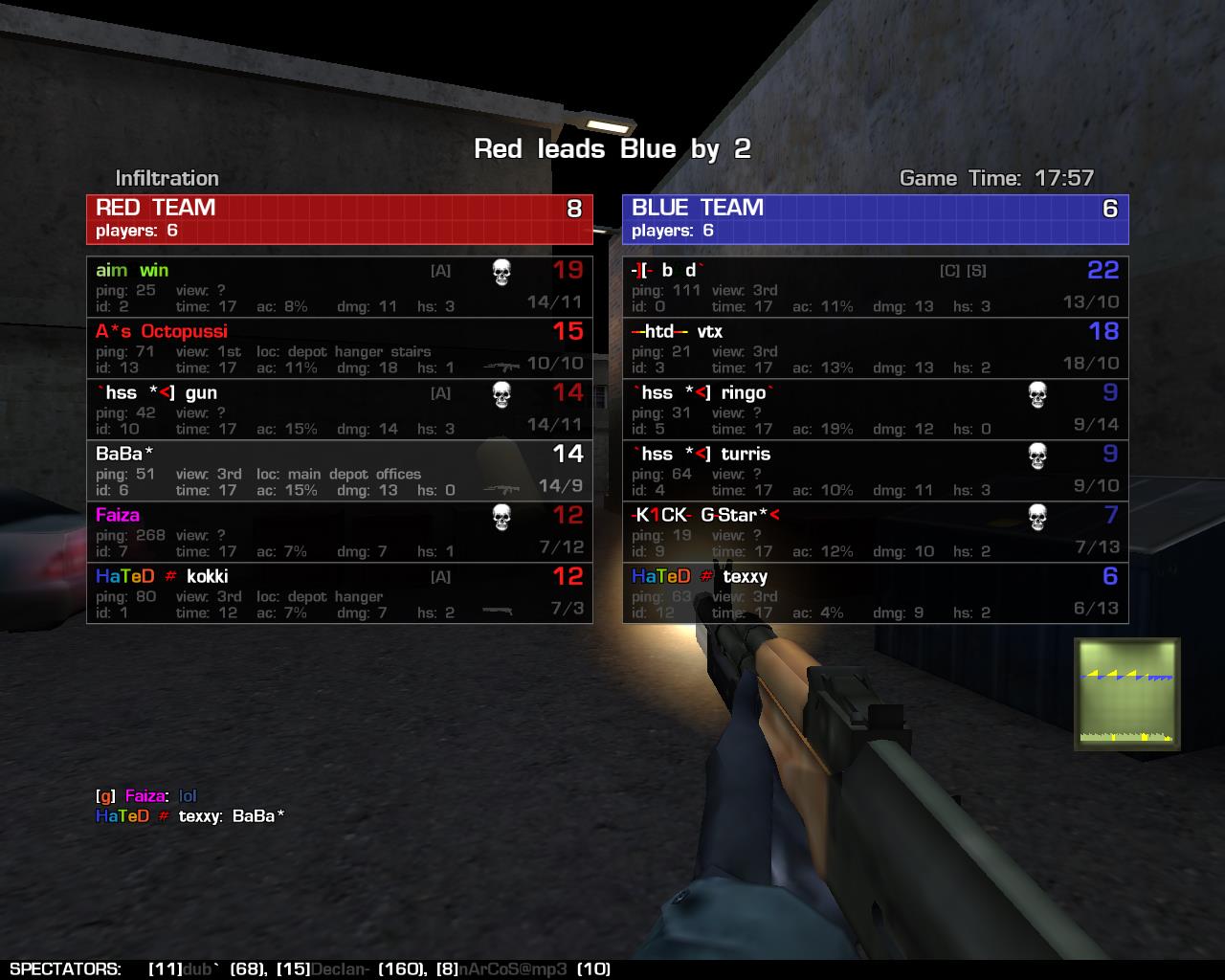Click the texxy chat line mentioning BaBa*
This screenshot has width=1225, height=980.
(189, 816)
